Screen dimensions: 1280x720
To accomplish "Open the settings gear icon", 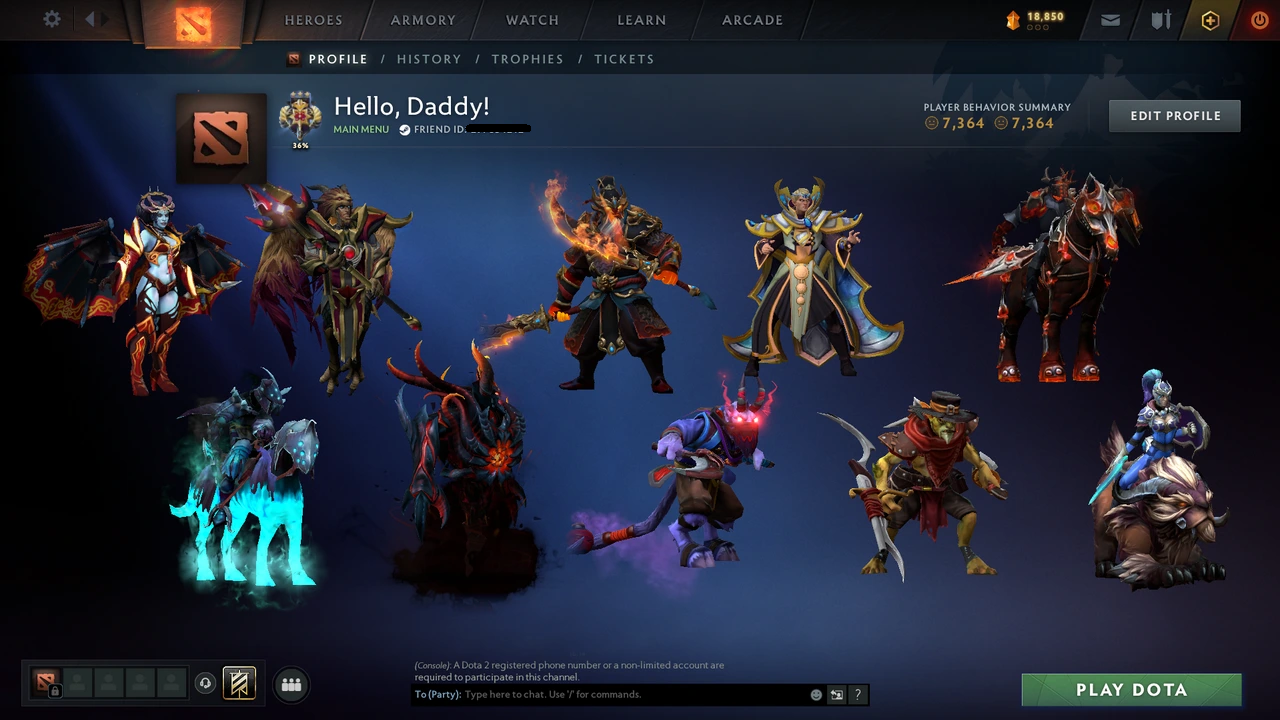I will point(51,19).
